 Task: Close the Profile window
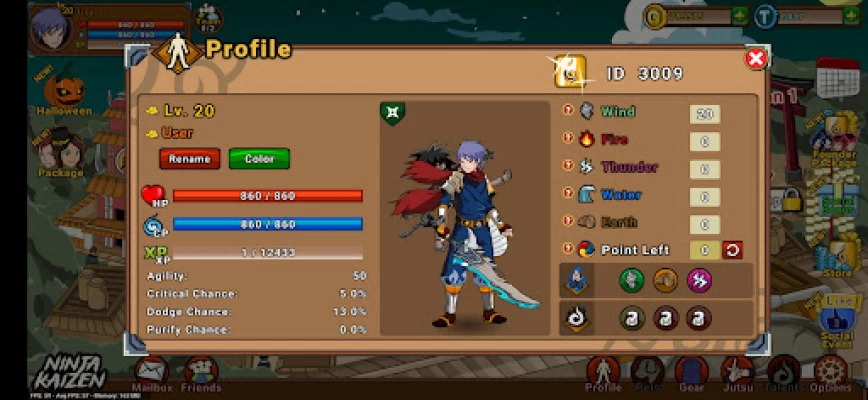[x=756, y=59]
